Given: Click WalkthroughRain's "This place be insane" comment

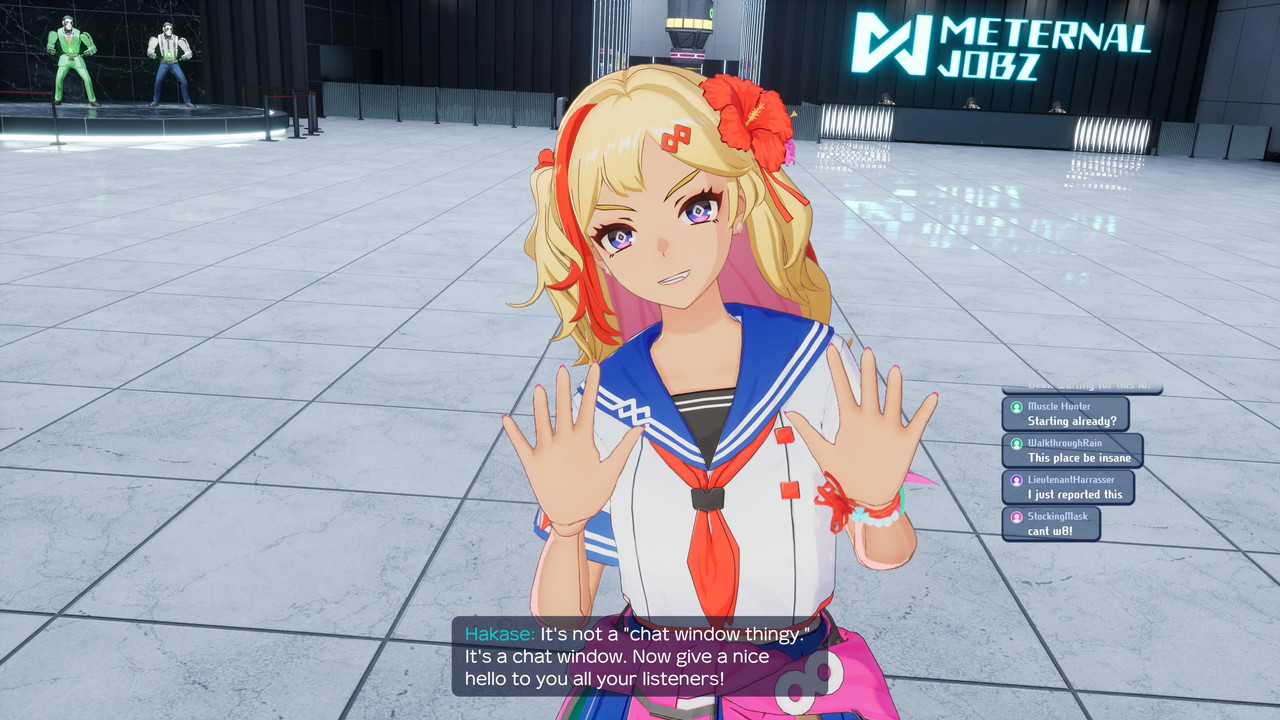Looking at the screenshot, I should tap(1072, 451).
